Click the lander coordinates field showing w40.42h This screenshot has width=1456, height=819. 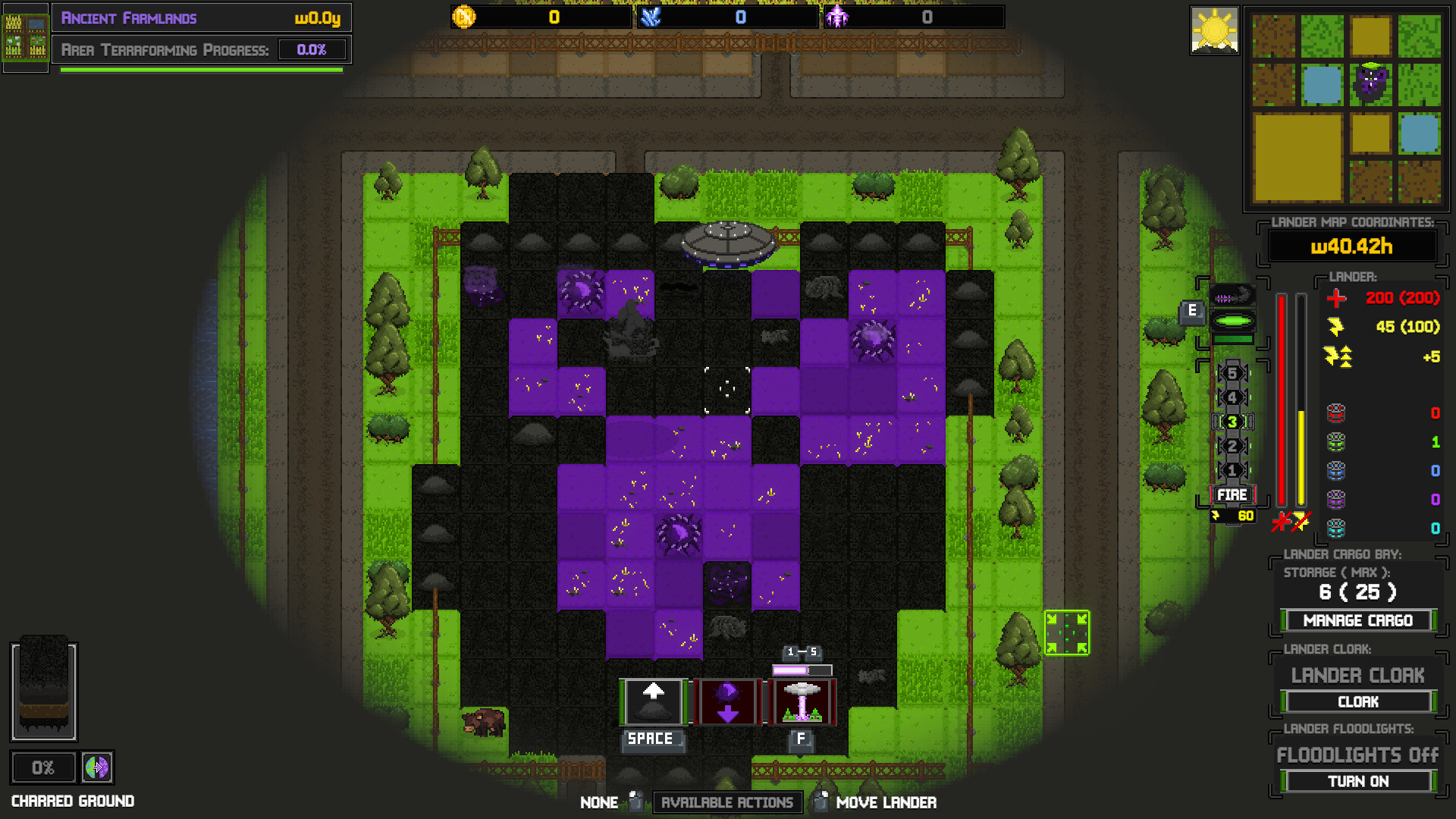coord(1353,246)
